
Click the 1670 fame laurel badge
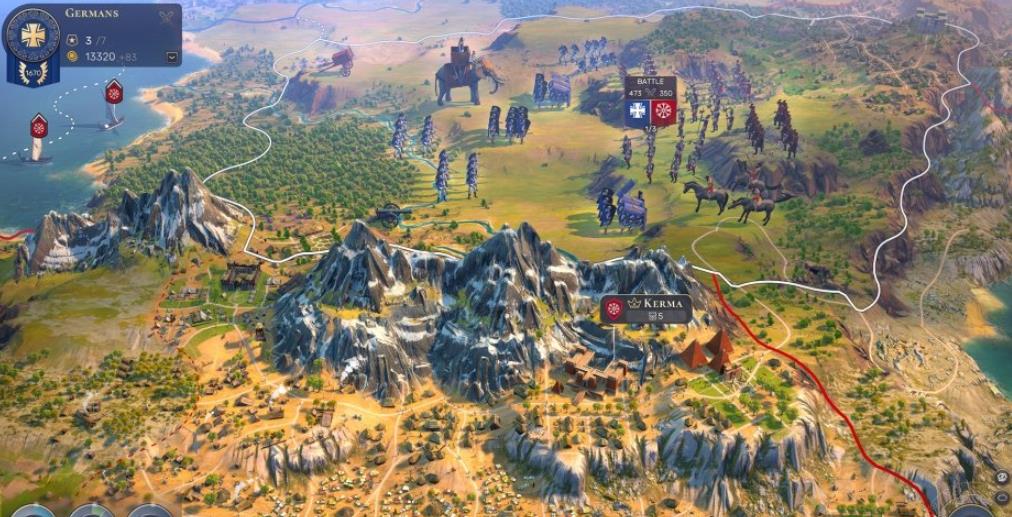coord(31,73)
